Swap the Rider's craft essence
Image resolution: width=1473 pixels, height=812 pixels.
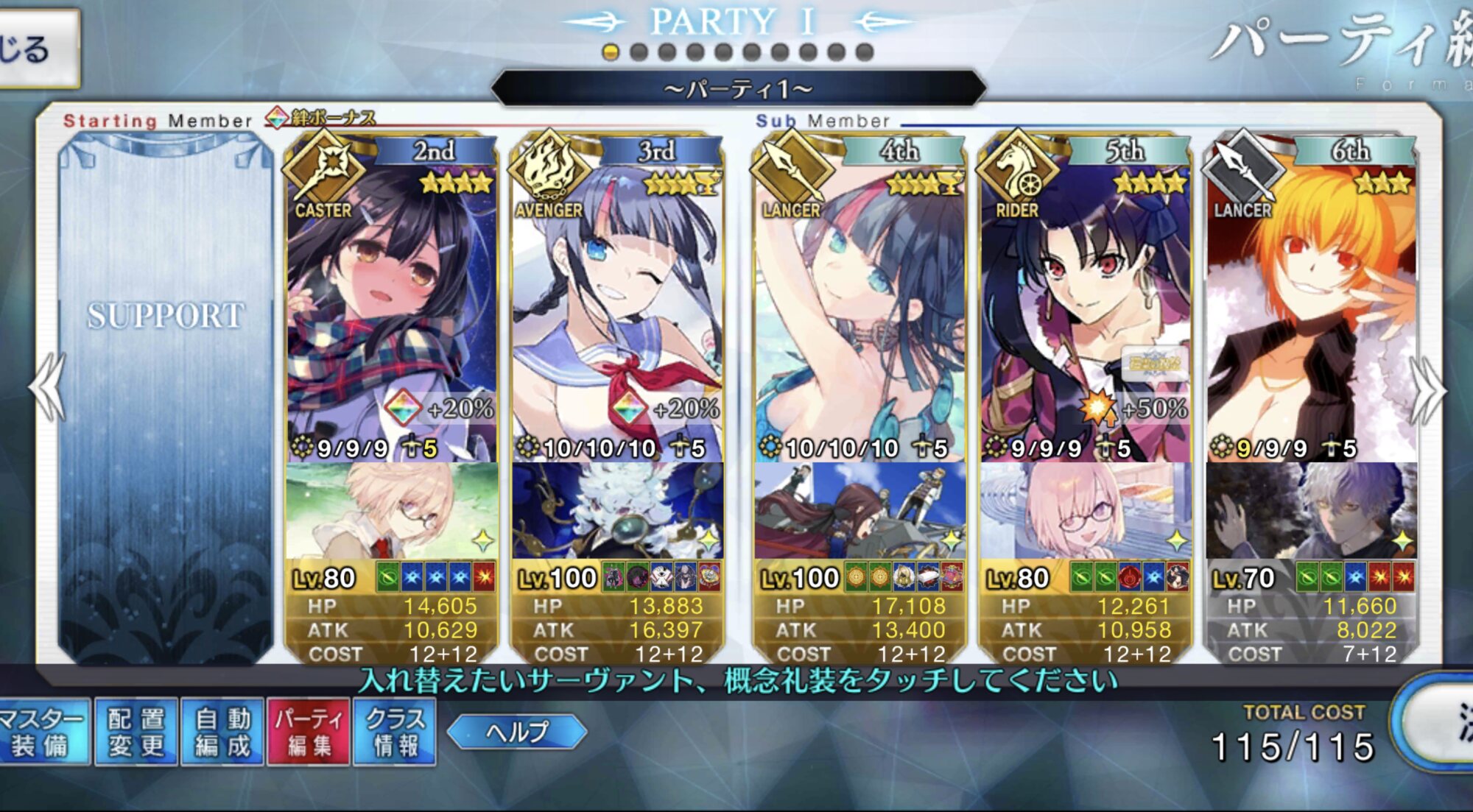tap(1084, 511)
